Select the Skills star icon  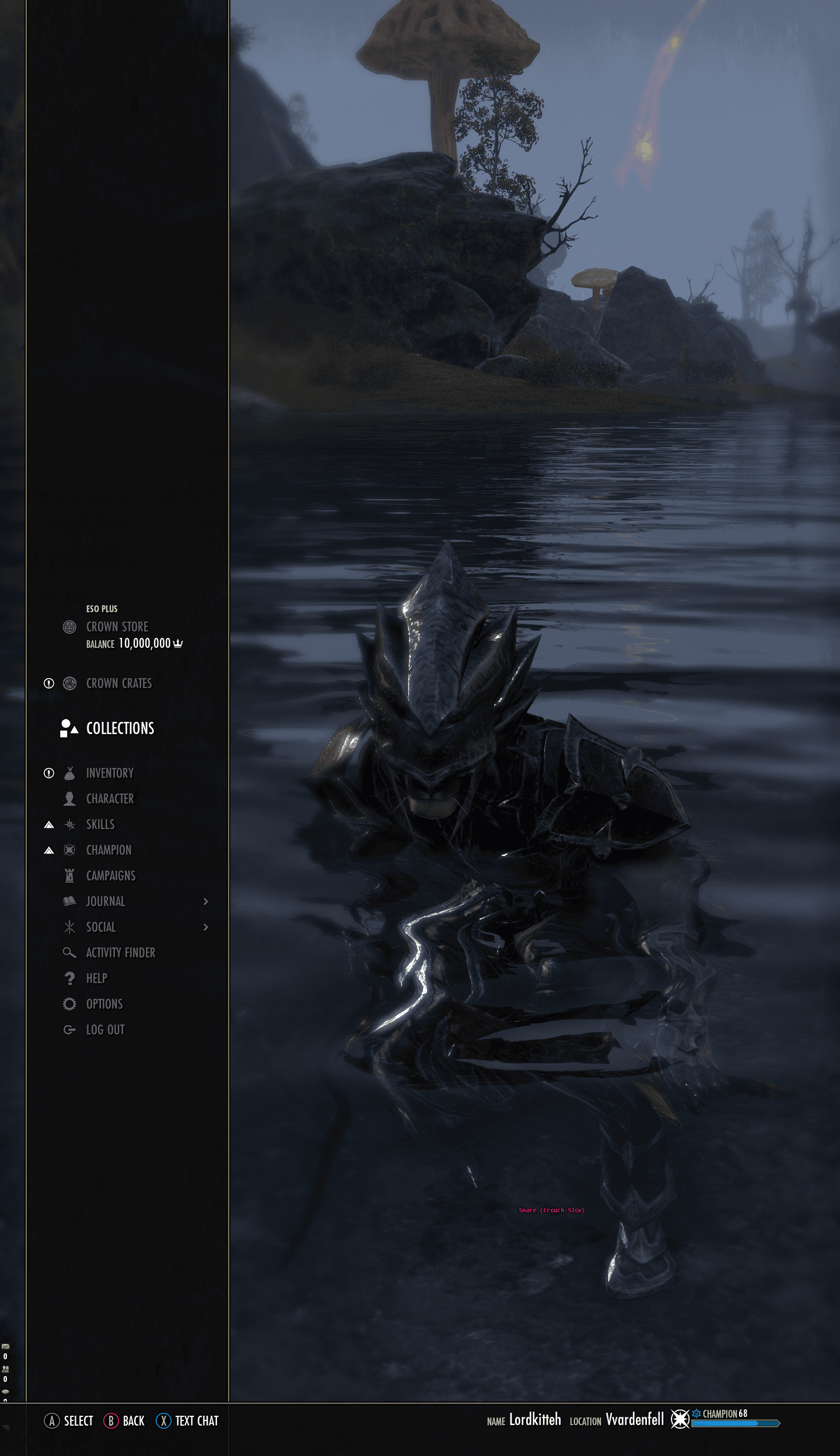click(x=69, y=824)
